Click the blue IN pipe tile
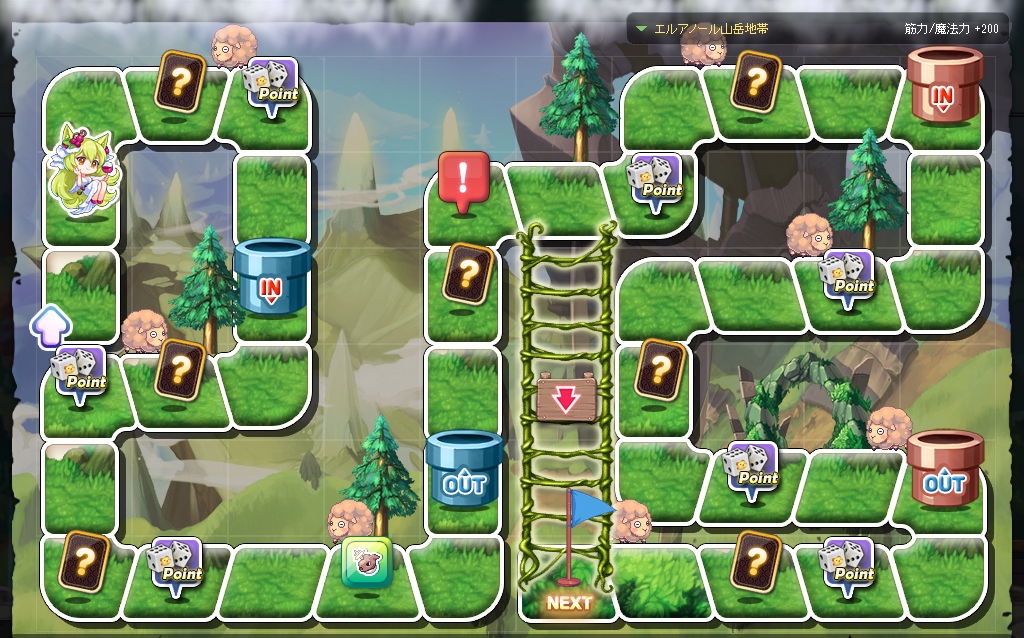This screenshot has height=638, width=1024. tap(271, 279)
